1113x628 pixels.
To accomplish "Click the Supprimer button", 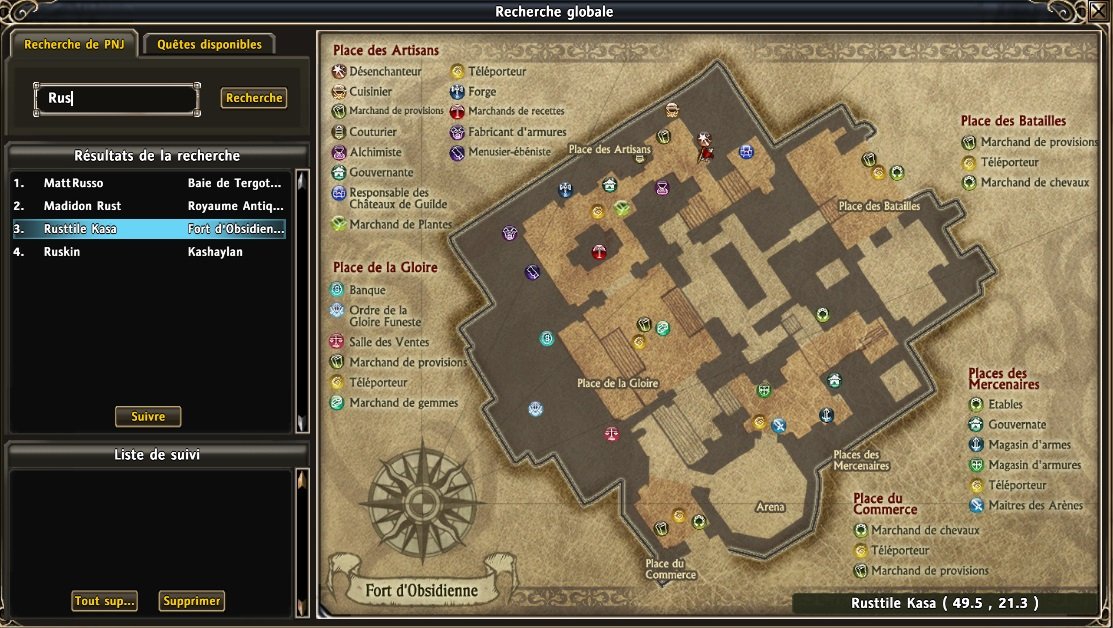I will 192,601.
